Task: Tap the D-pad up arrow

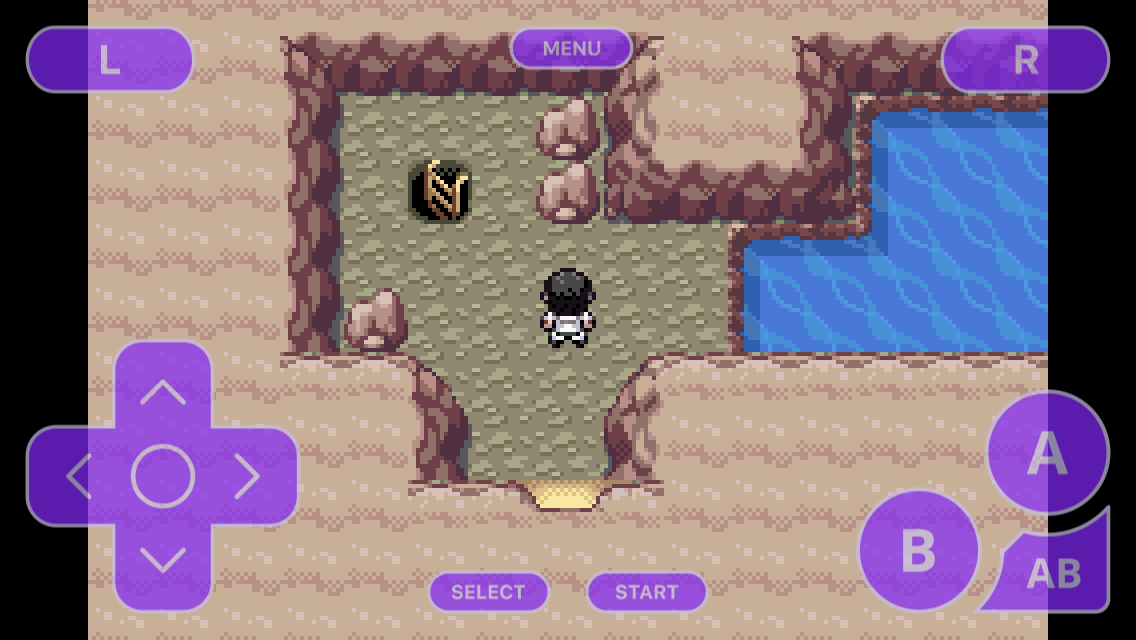Action: click(x=162, y=391)
